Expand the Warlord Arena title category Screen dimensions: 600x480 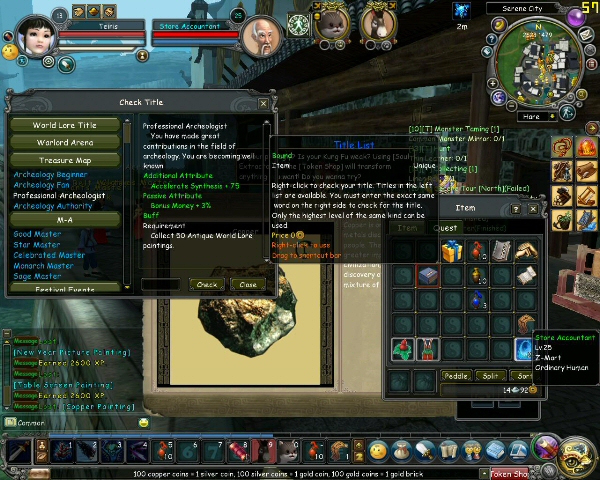65,143
